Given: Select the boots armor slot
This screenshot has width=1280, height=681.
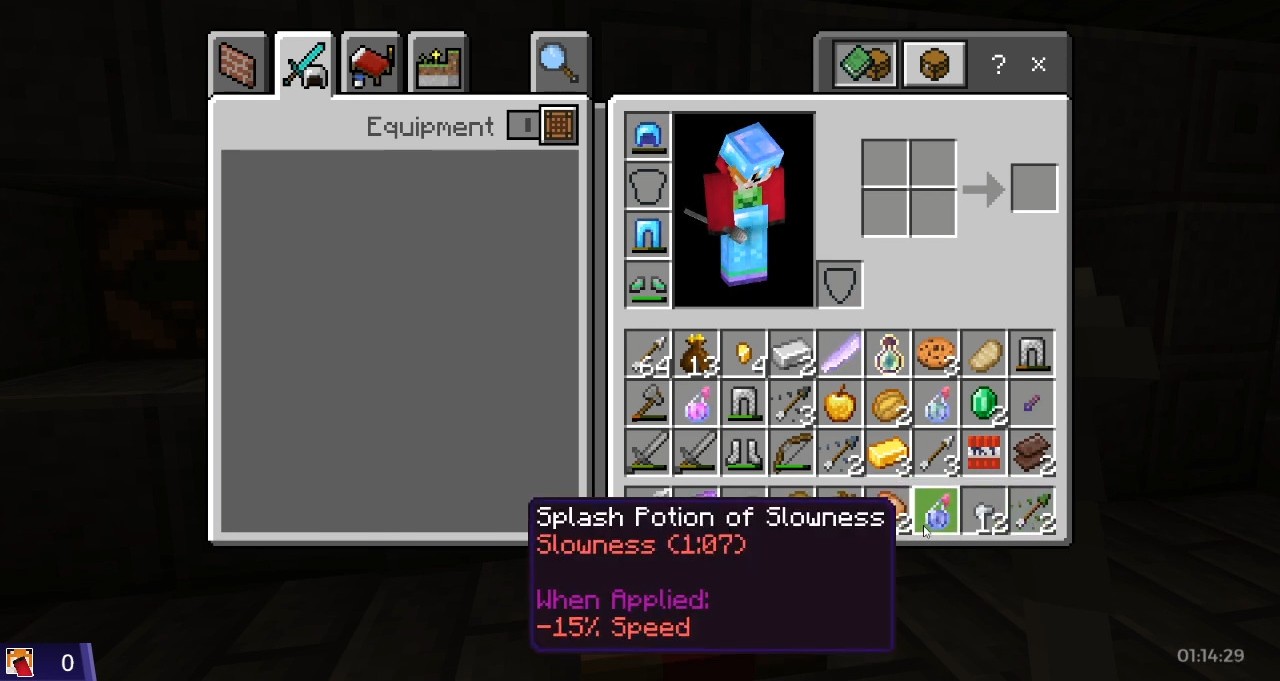Looking at the screenshot, I should (x=648, y=285).
